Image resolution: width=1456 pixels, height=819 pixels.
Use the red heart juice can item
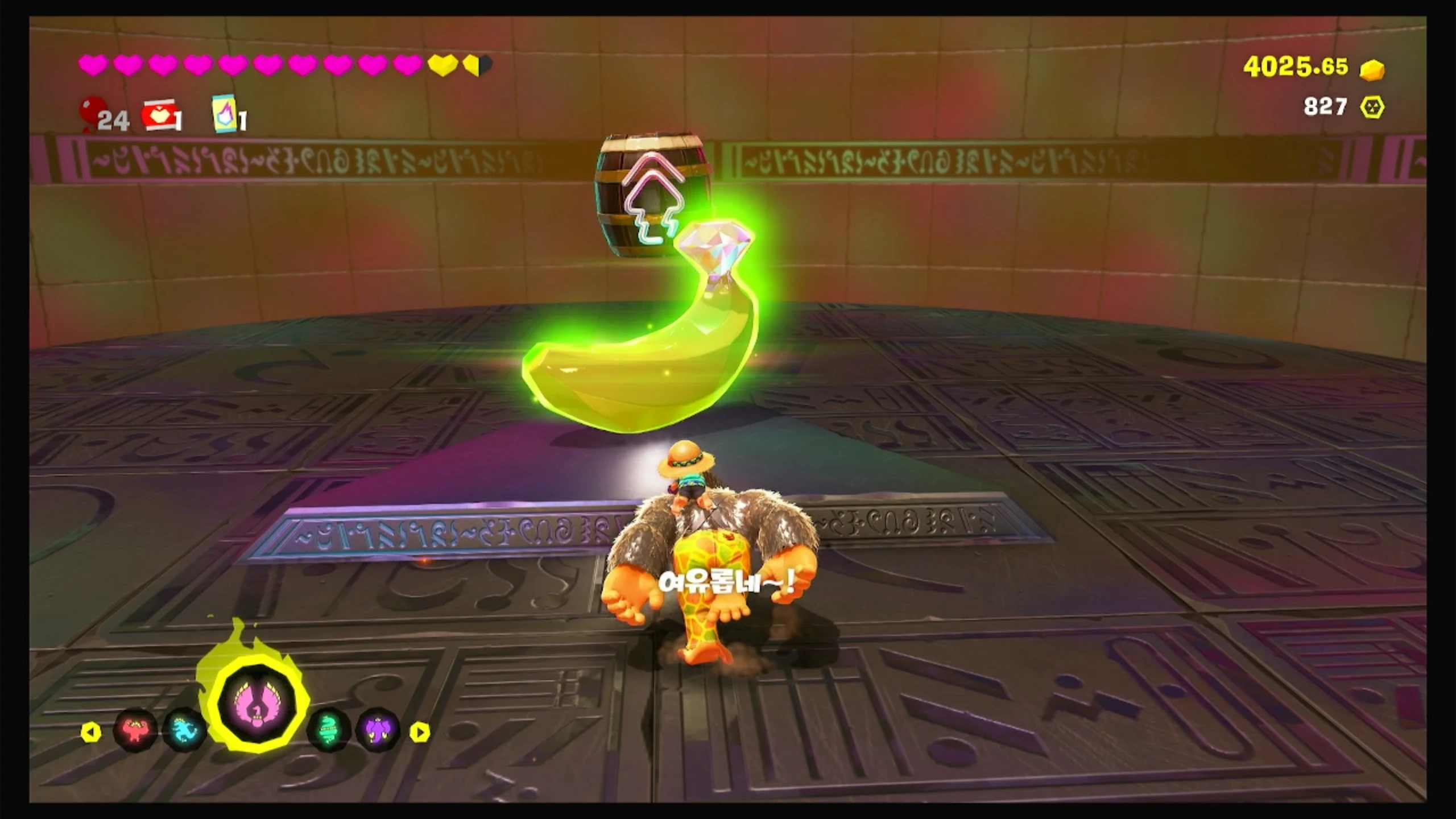(x=159, y=115)
